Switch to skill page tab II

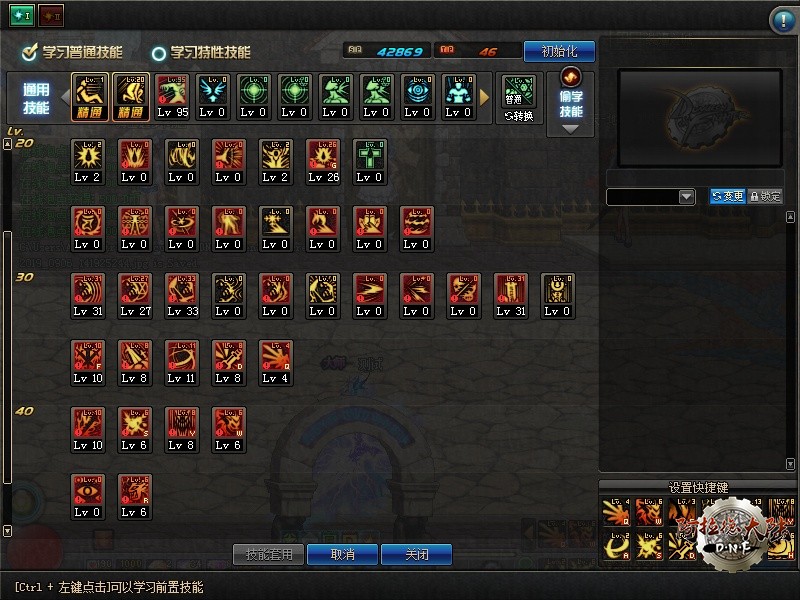click(50, 16)
